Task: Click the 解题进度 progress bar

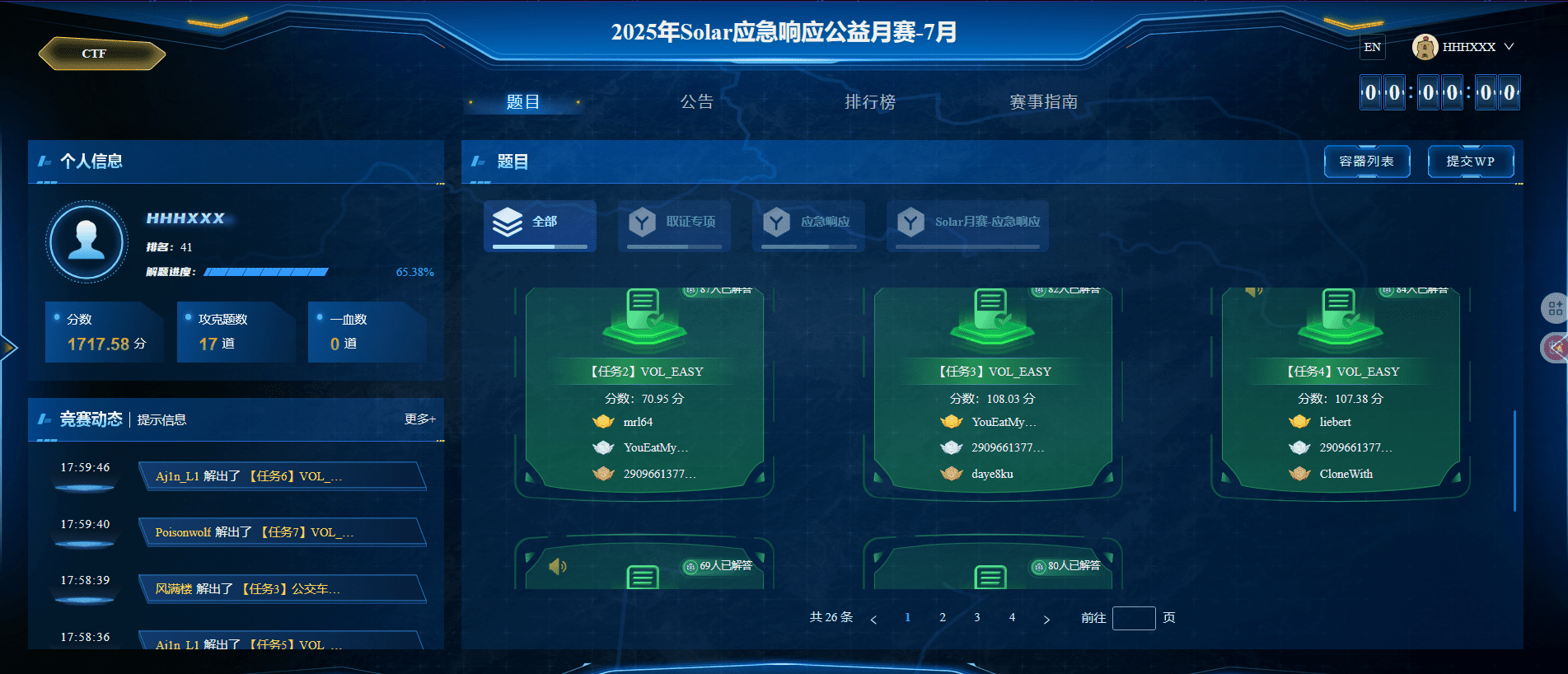Action: point(265,271)
